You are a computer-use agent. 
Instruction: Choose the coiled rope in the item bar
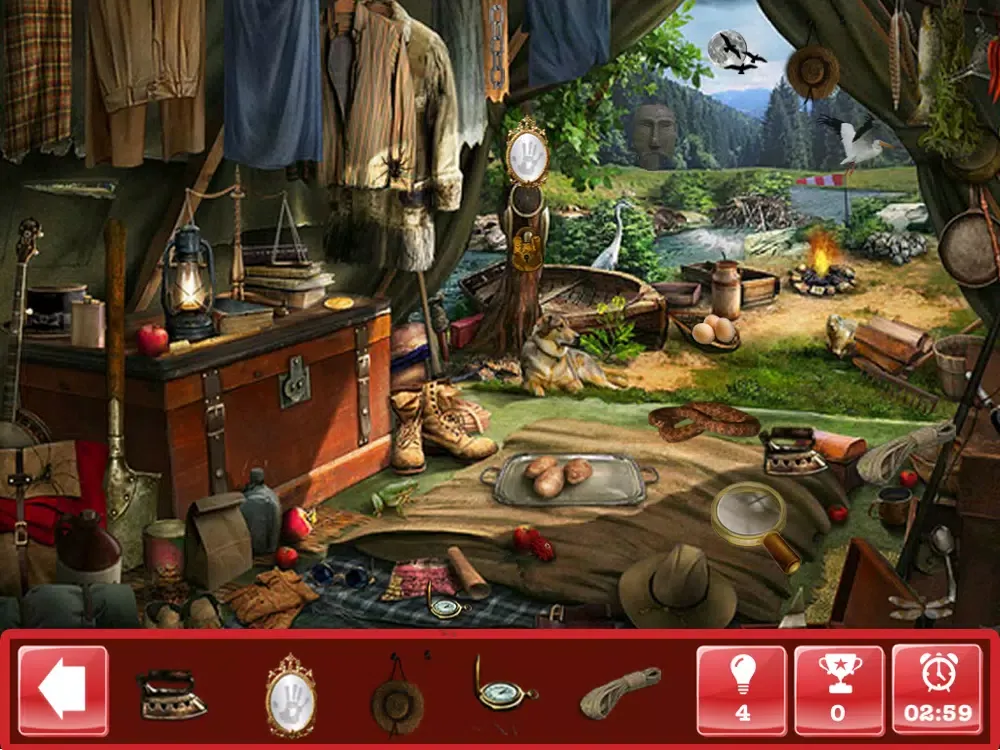pyautogui.click(x=620, y=692)
